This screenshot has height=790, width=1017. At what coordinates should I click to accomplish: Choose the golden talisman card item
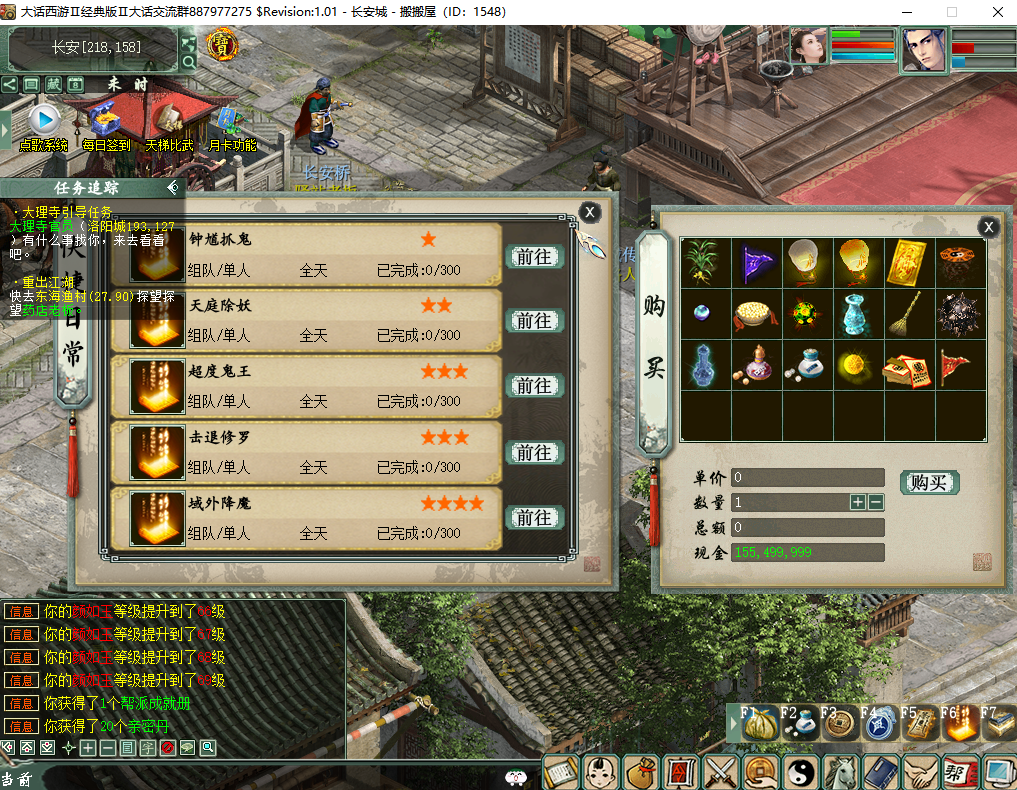[909, 263]
